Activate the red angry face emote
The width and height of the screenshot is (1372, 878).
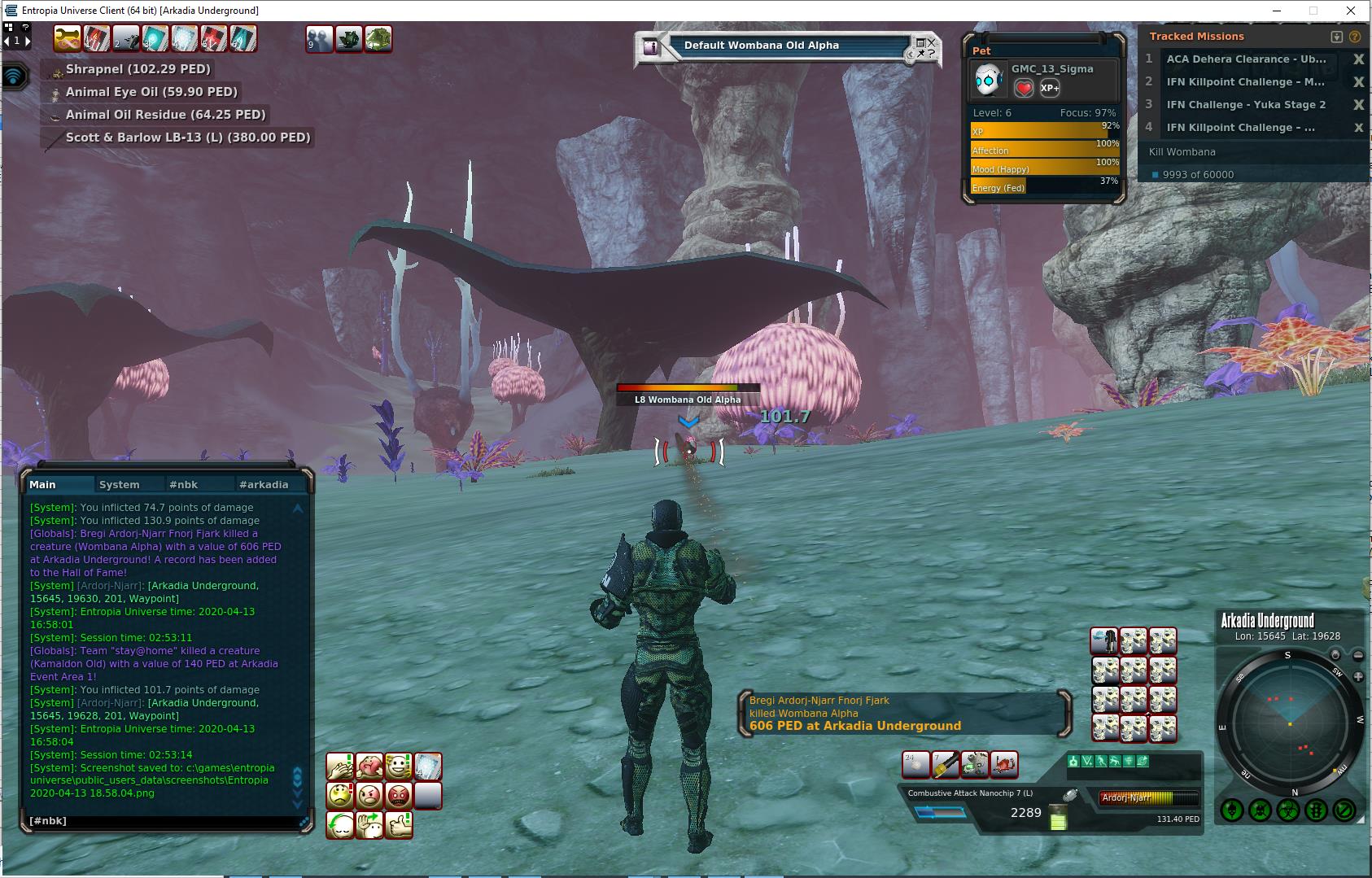click(x=399, y=795)
